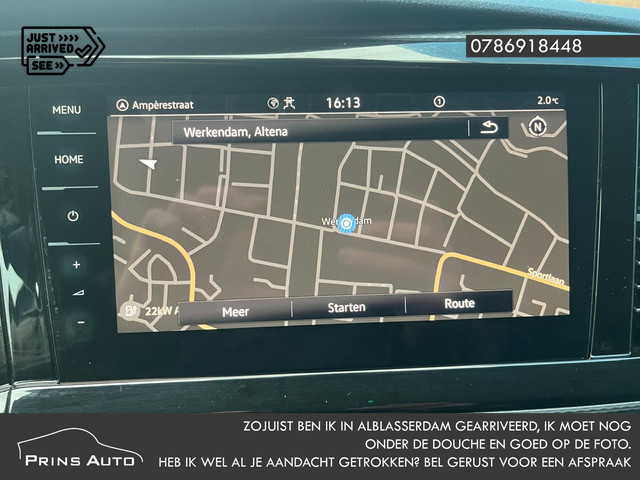Go back using the return arrow
Viewport: 640px width, 480px height.
point(488,128)
